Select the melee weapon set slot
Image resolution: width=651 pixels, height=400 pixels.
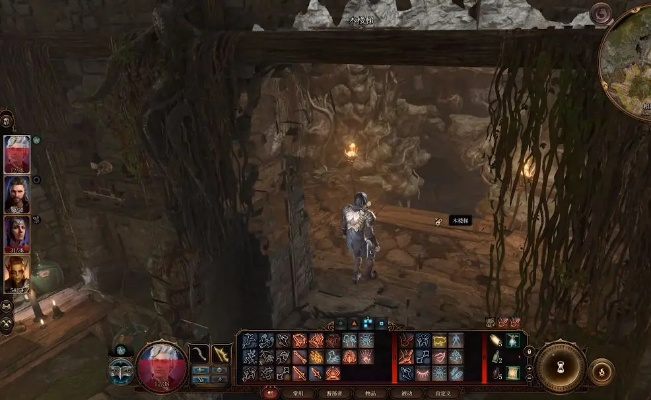(200, 354)
